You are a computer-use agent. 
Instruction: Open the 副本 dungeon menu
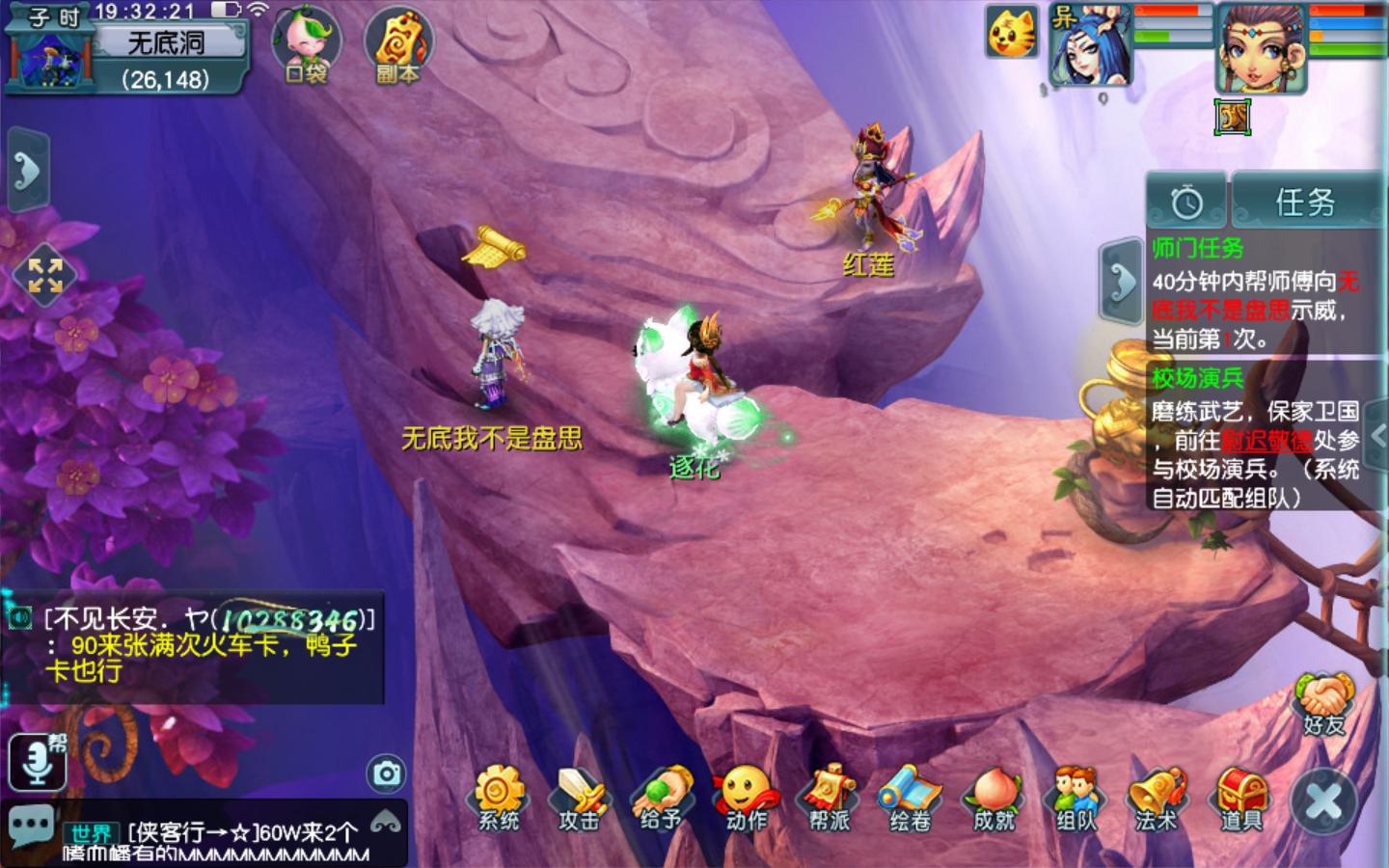click(397, 43)
